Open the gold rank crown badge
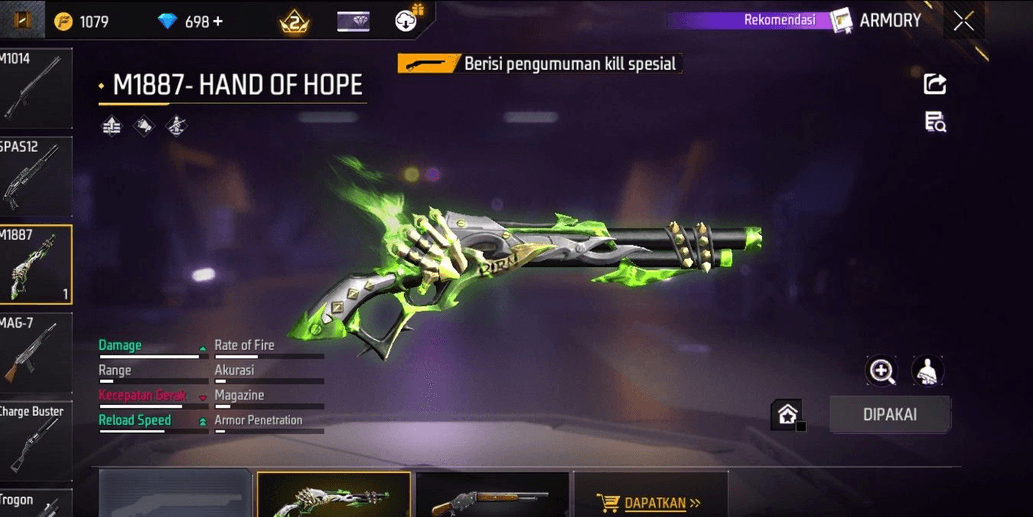Image resolution: width=1033 pixels, height=517 pixels. pyautogui.click(x=294, y=21)
